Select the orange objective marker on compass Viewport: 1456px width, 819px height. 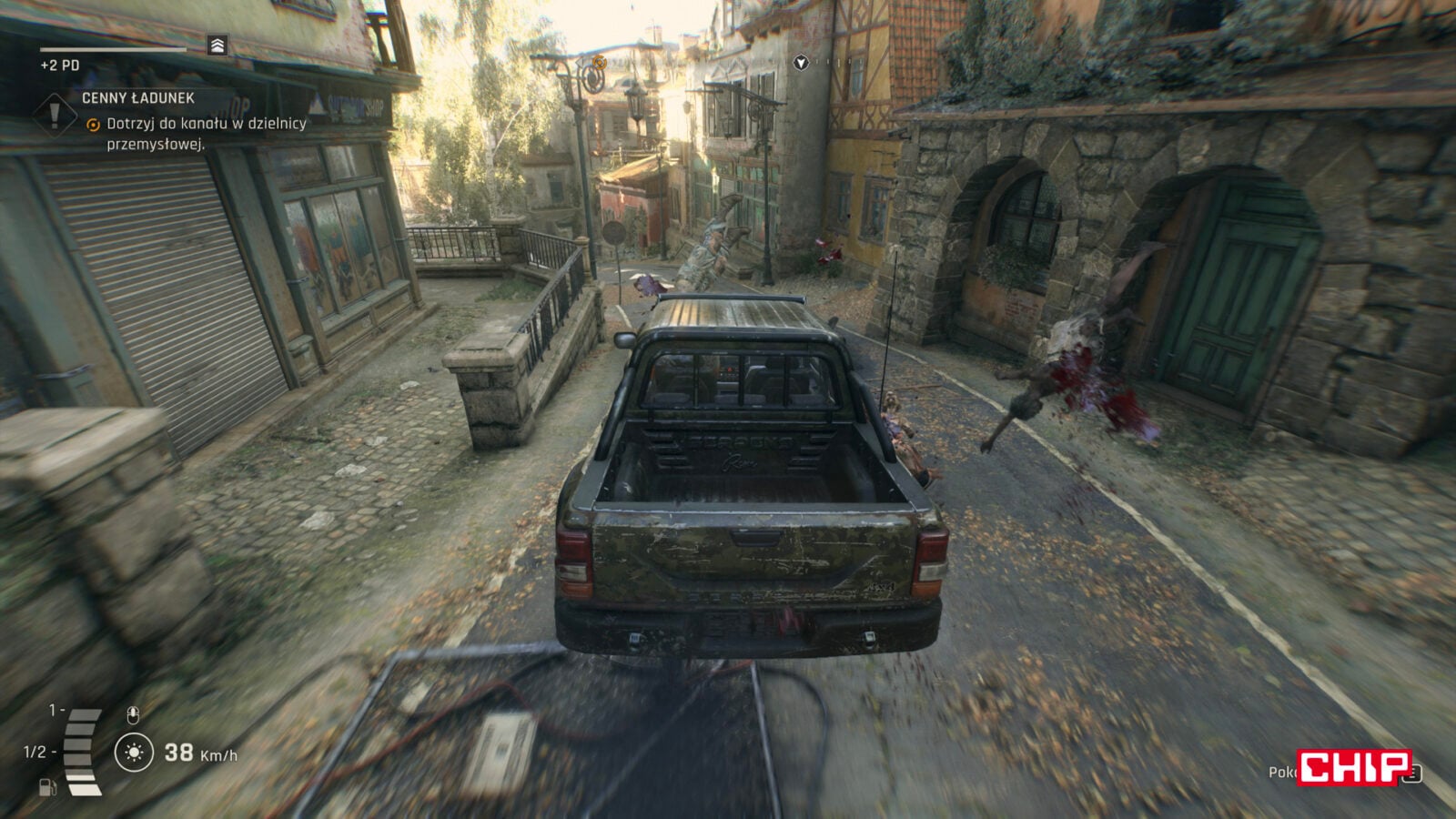[599, 62]
